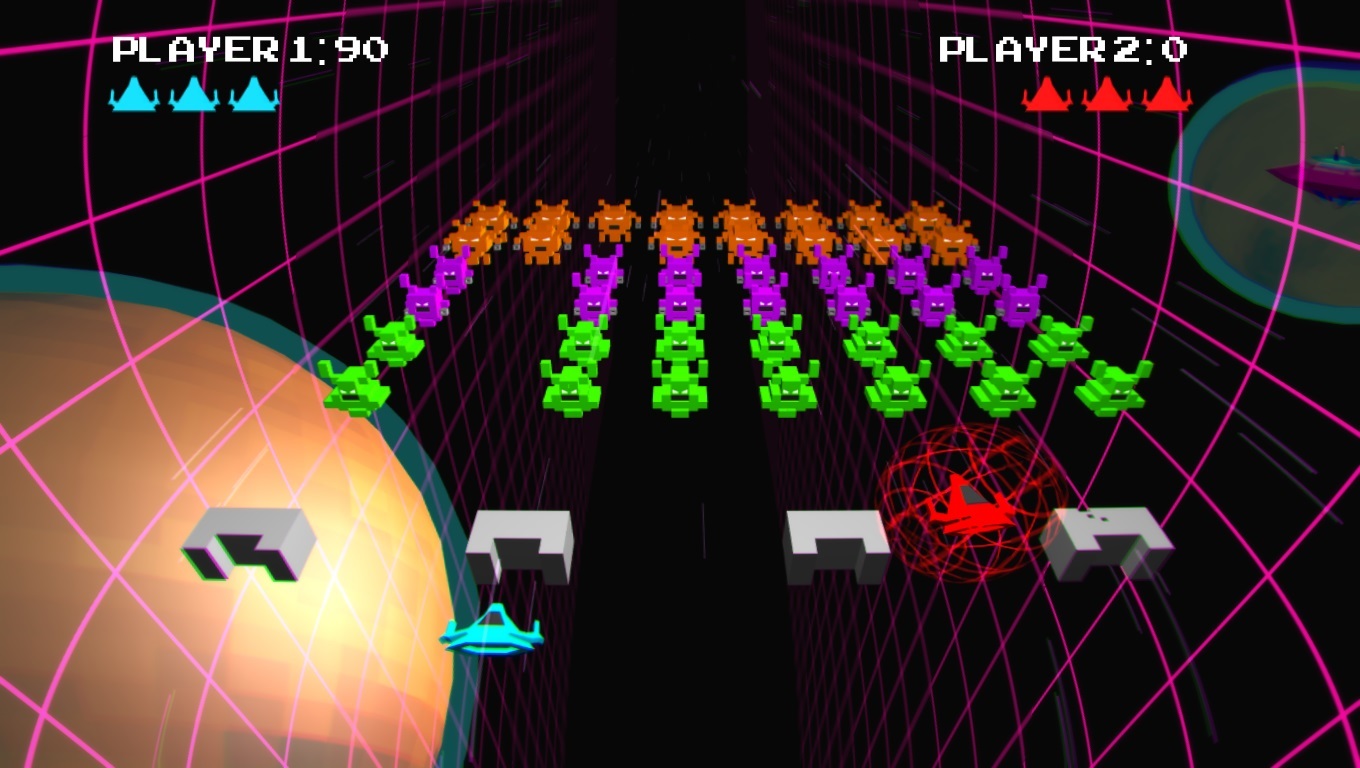
Task: Click the cyan player ship at the bottom
Action: 492,633
